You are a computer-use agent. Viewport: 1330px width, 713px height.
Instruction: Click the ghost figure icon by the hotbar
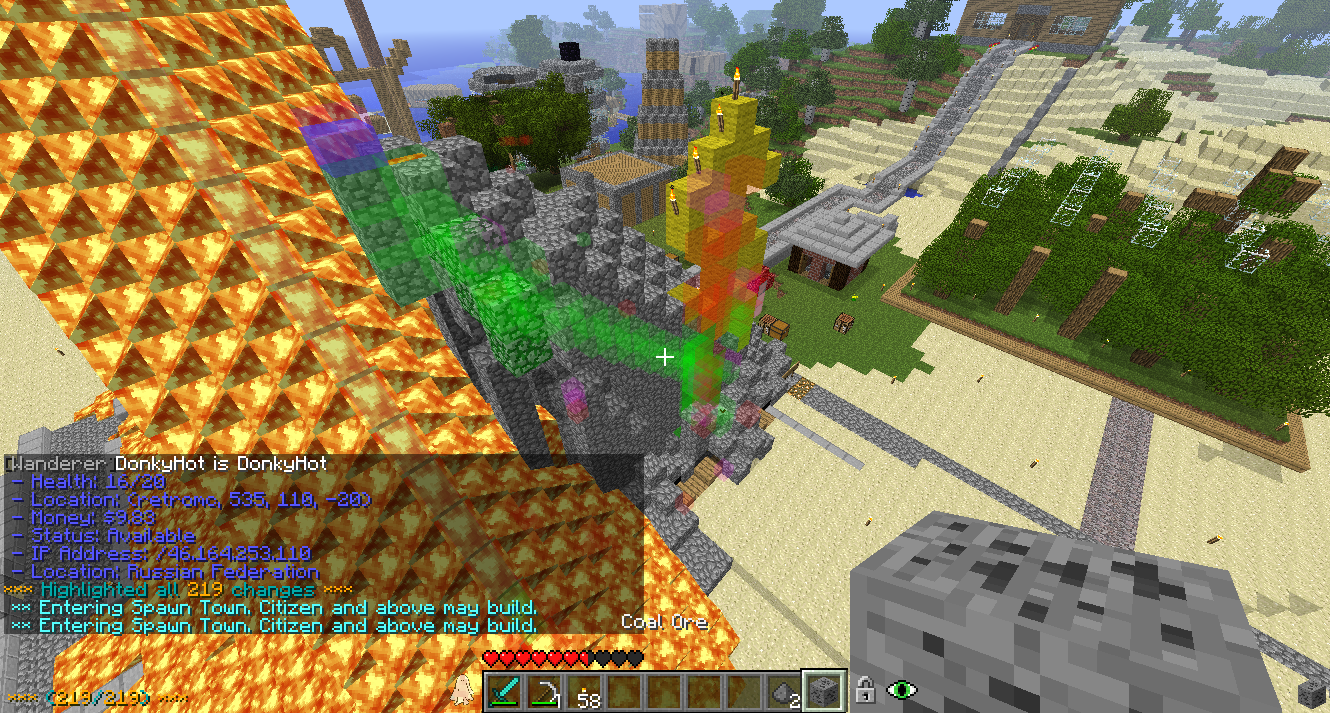pyautogui.click(x=463, y=690)
